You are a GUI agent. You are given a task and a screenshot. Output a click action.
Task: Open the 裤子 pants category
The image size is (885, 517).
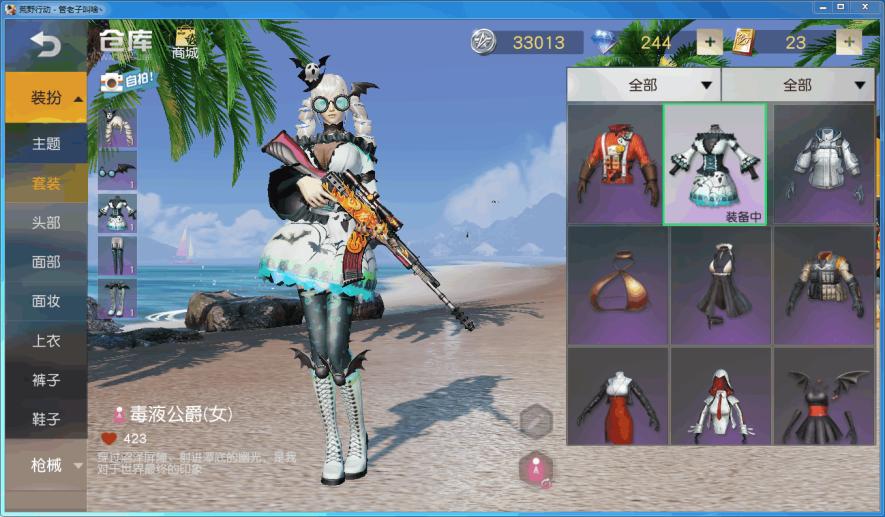[x=46, y=380]
